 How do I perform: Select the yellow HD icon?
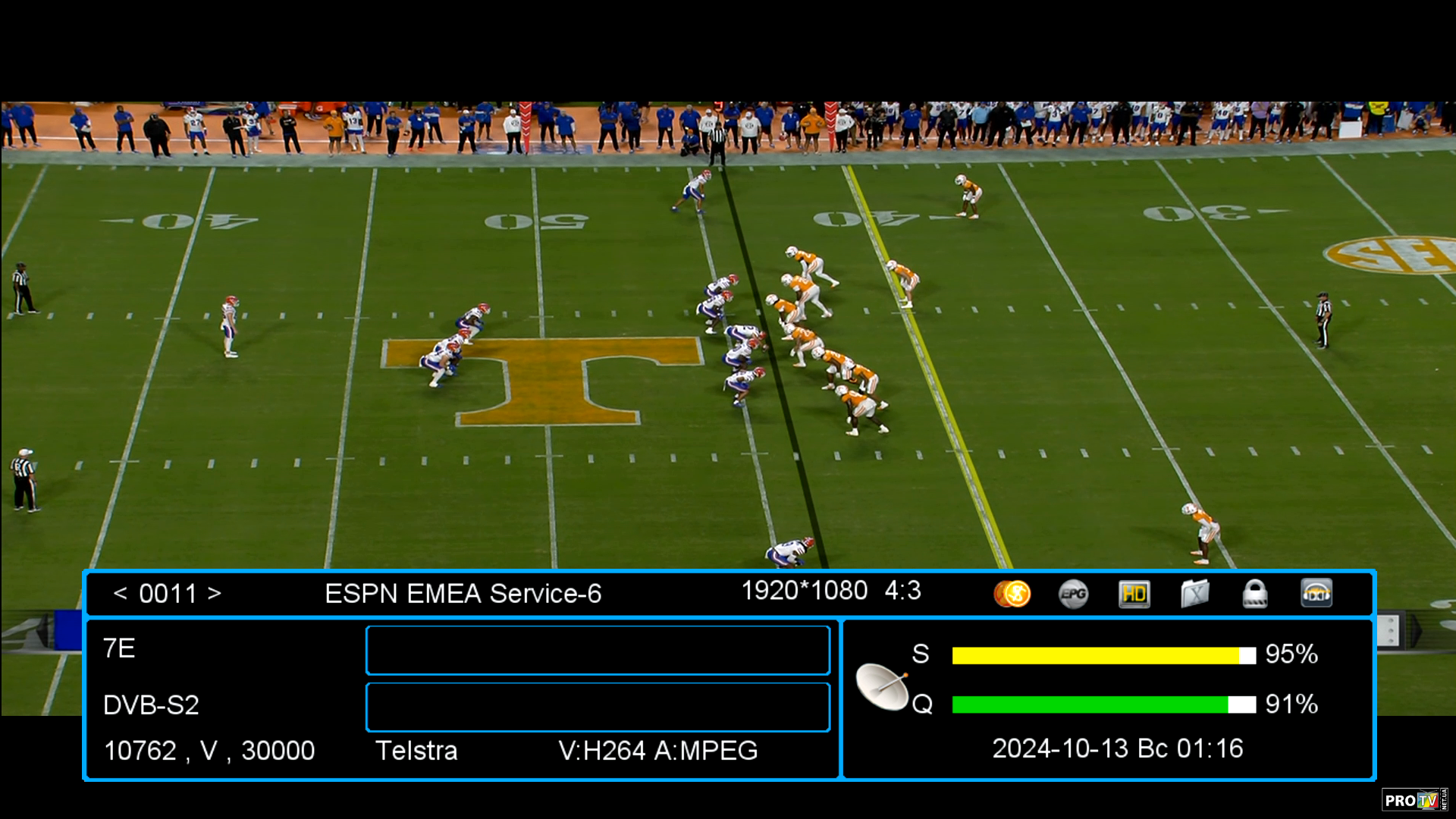click(1134, 594)
